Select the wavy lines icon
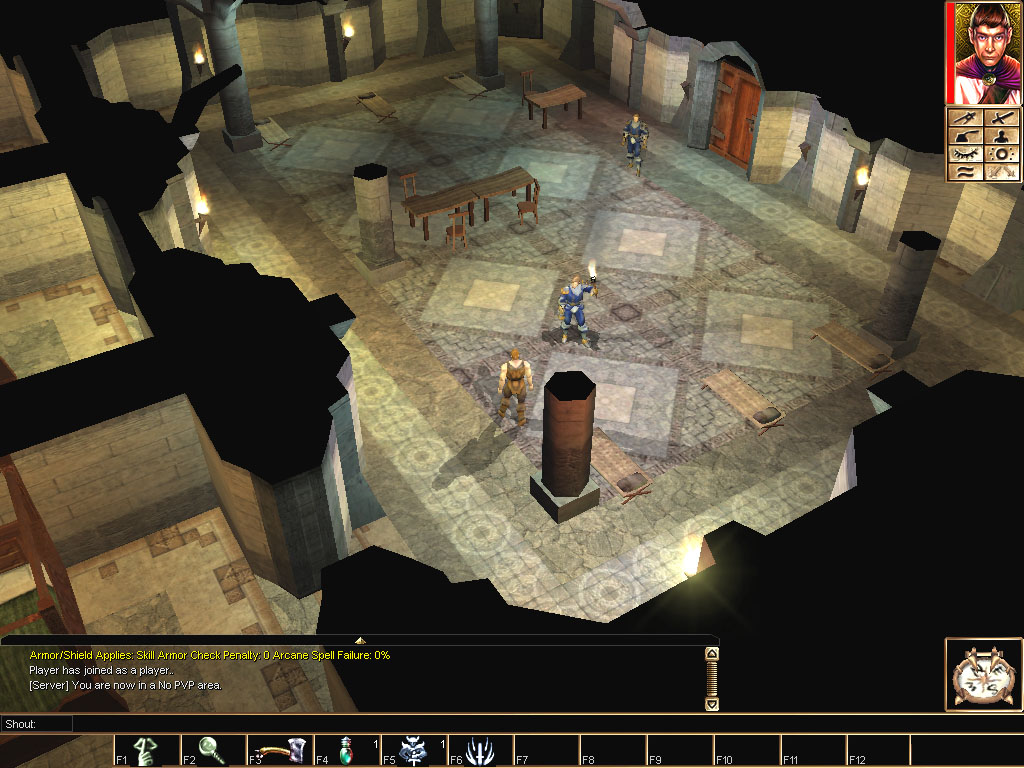The width and height of the screenshot is (1024, 768). click(966, 172)
